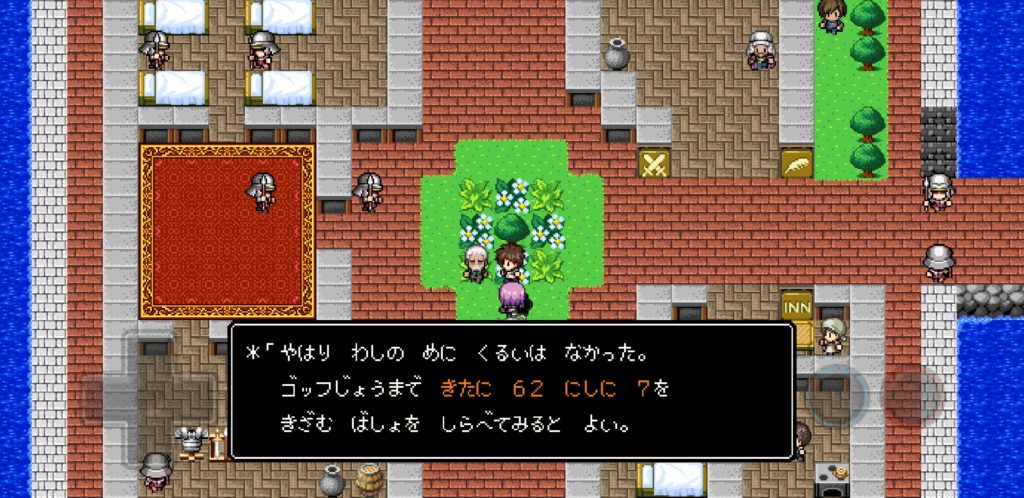
Task: Tap the left arrow of the D-pad
Action: tap(104, 397)
